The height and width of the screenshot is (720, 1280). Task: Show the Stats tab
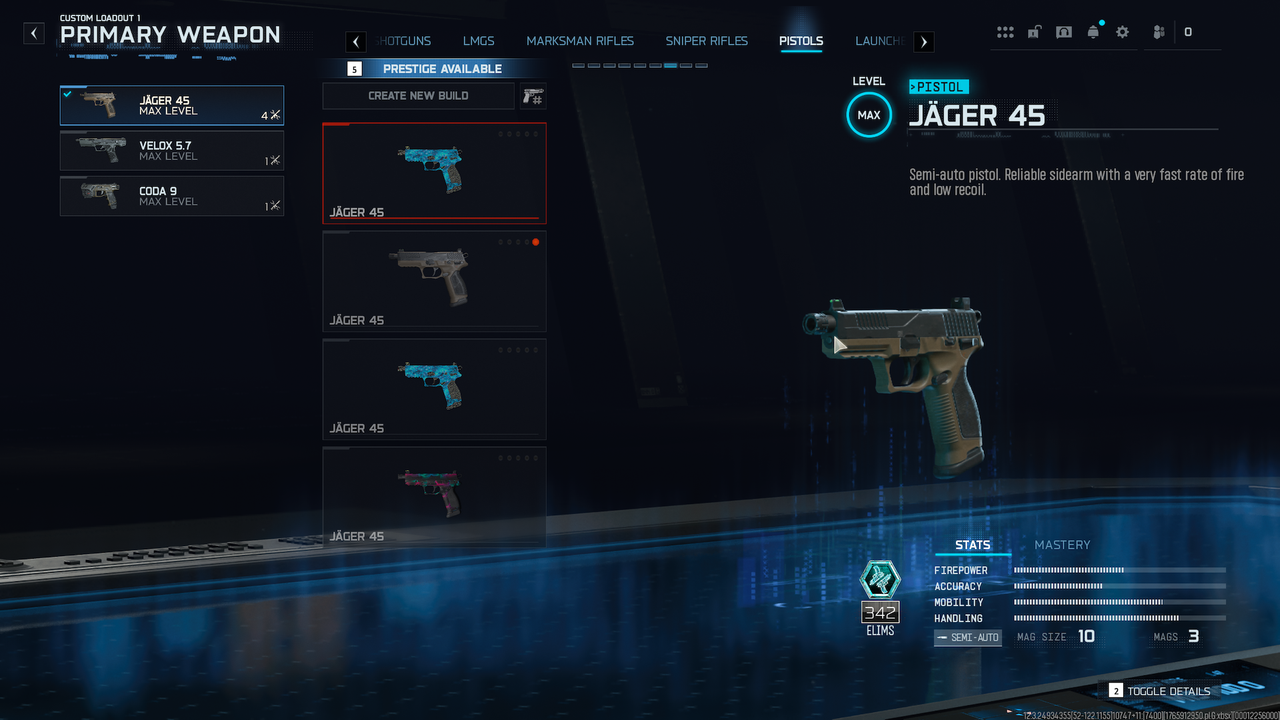click(972, 545)
